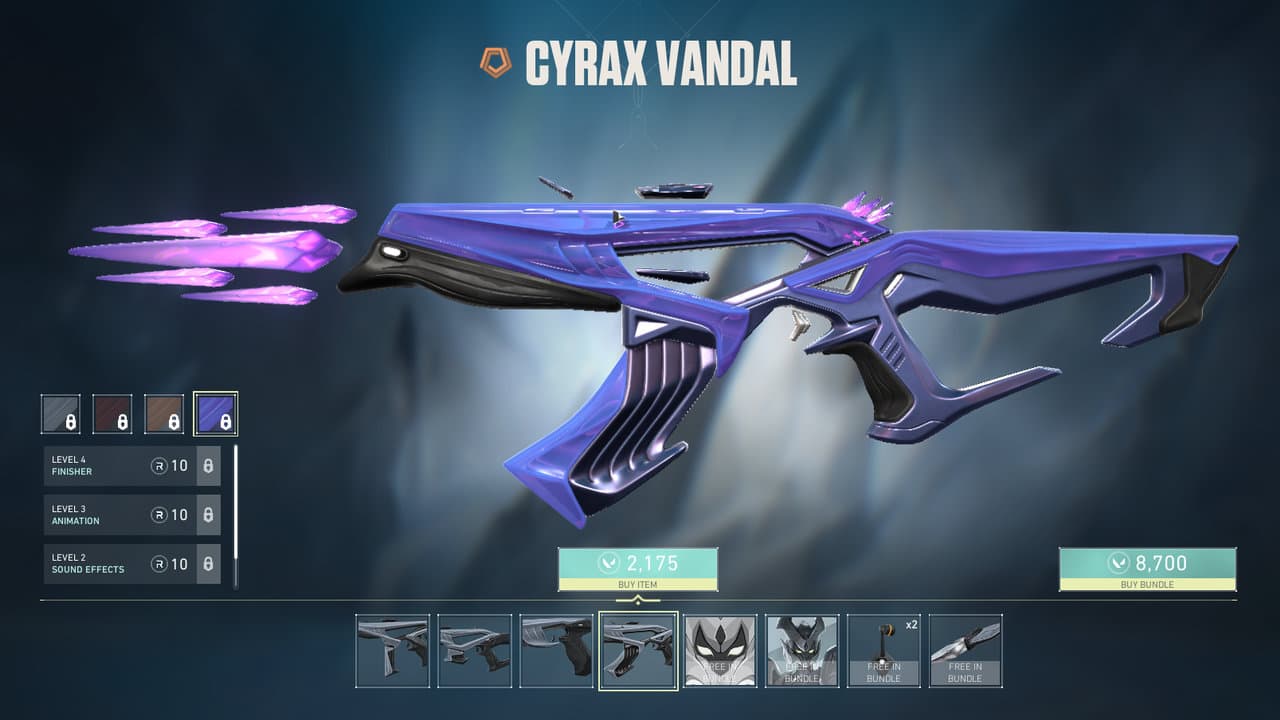Pick the brown color variant swatch
Viewport: 1280px width, 720px height.
point(164,413)
